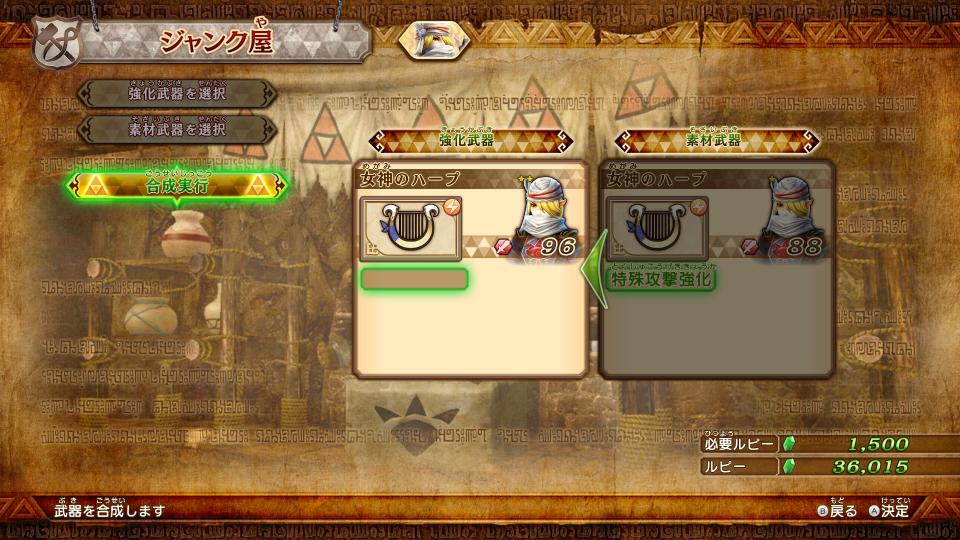This screenshot has width=960, height=540.
Task: Choose the 素材武器を選択 menu entry
Action: click(177, 129)
